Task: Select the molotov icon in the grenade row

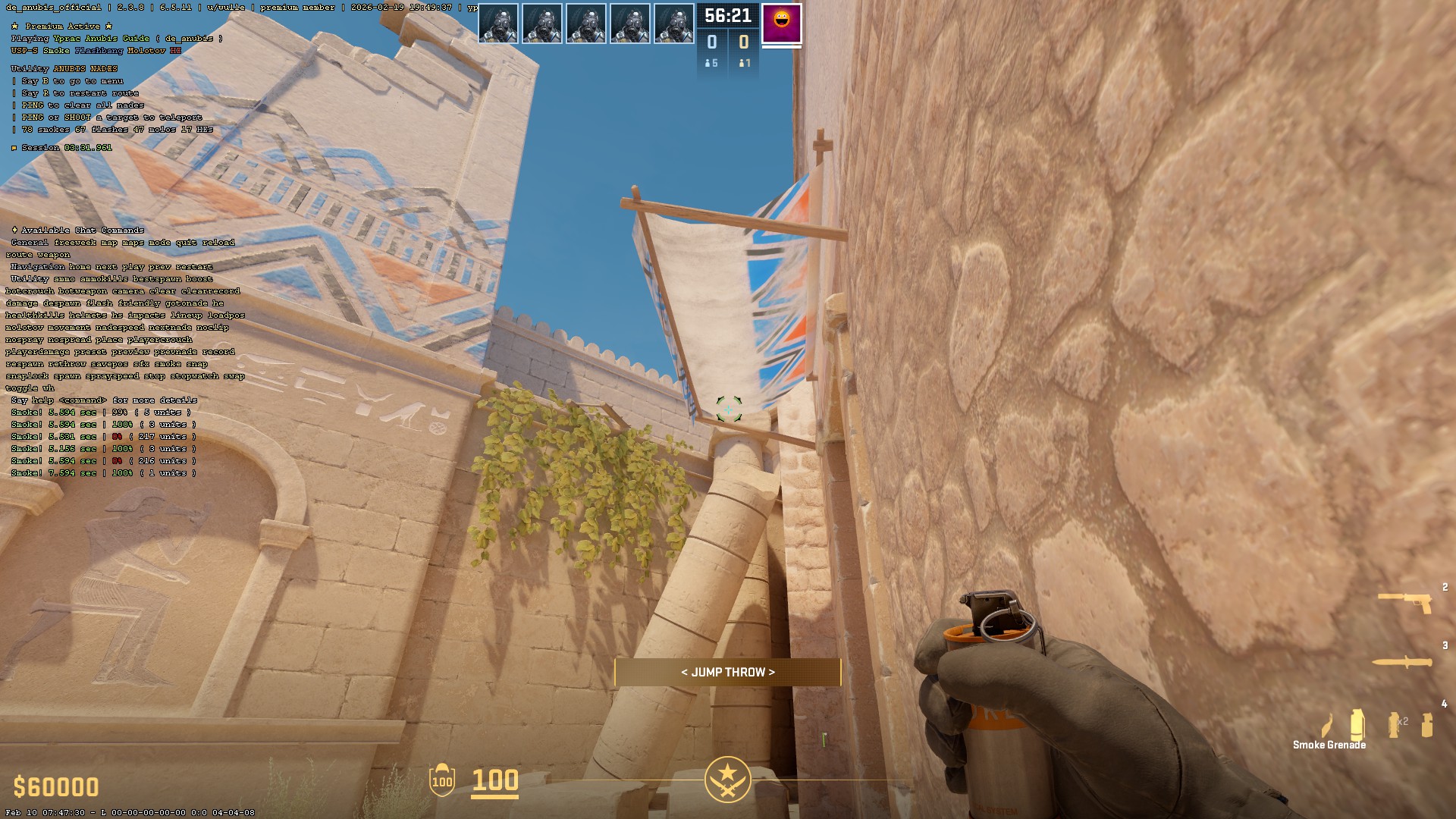Action: [1327, 724]
